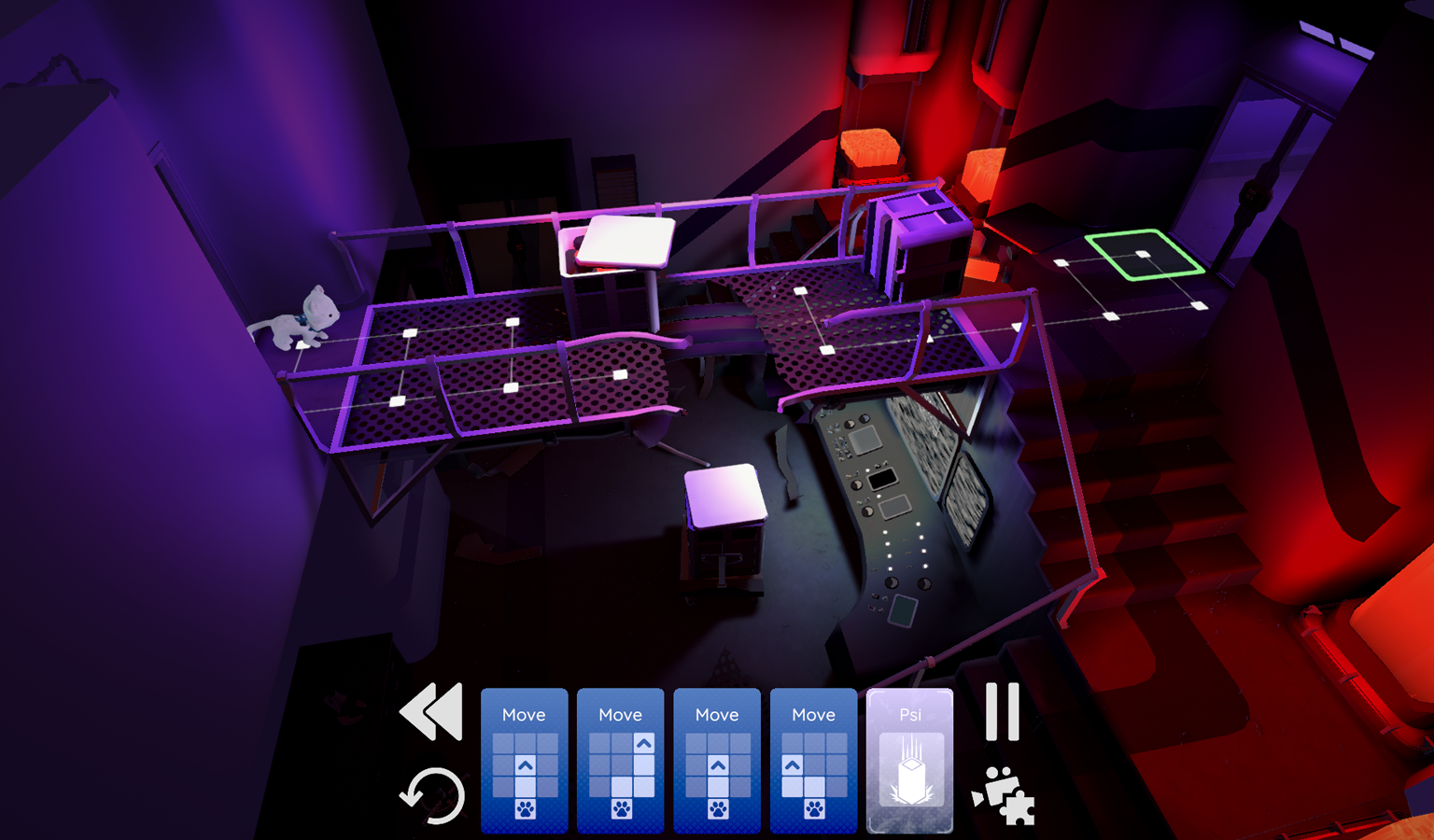The height and width of the screenshot is (840, 1434).
Task: Activate the Psi card
Action: (910, 761)
